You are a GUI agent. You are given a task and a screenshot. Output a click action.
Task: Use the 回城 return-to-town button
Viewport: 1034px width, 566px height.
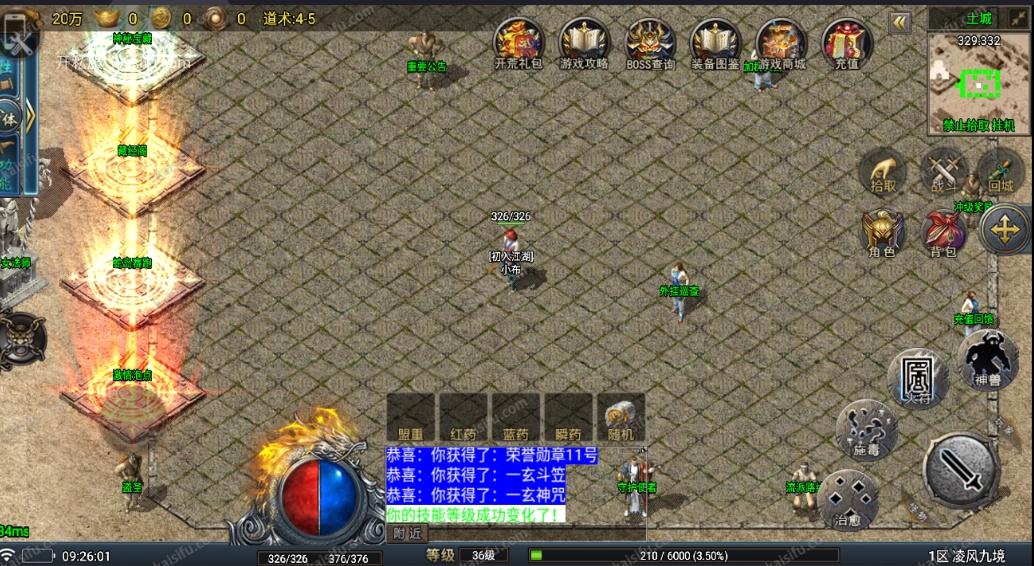point(1000,172)
